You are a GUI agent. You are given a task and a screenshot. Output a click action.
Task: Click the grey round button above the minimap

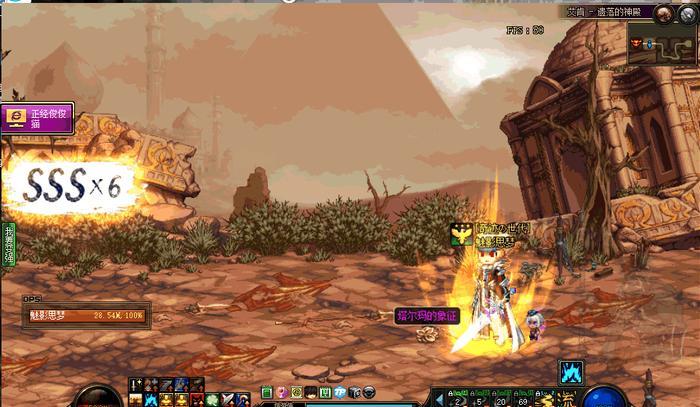coord(688,12)
